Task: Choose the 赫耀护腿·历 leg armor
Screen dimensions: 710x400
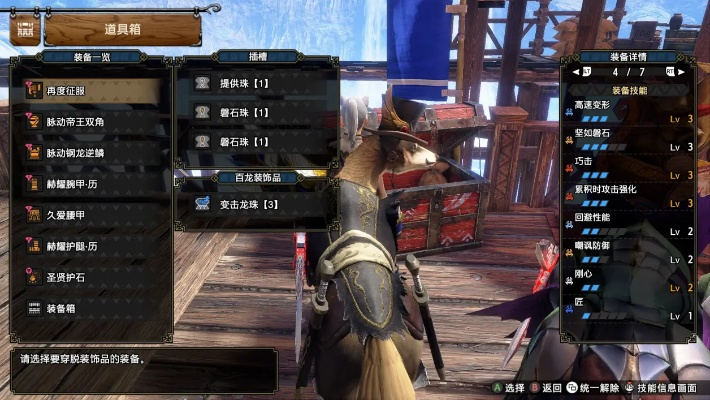Action: (x=90, y=246)
